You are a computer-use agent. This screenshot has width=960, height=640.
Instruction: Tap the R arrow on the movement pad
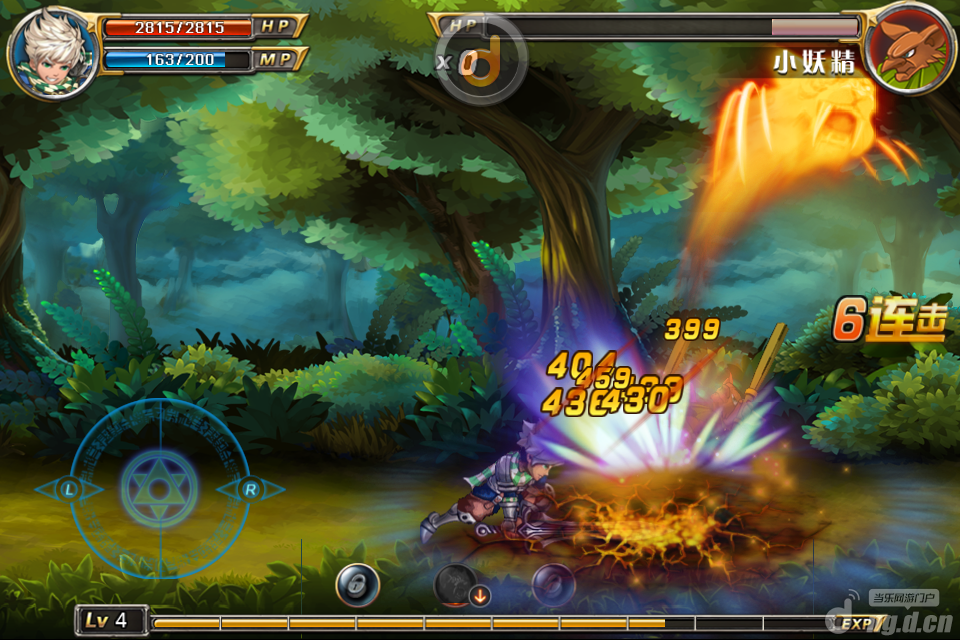tap(250, 489)
